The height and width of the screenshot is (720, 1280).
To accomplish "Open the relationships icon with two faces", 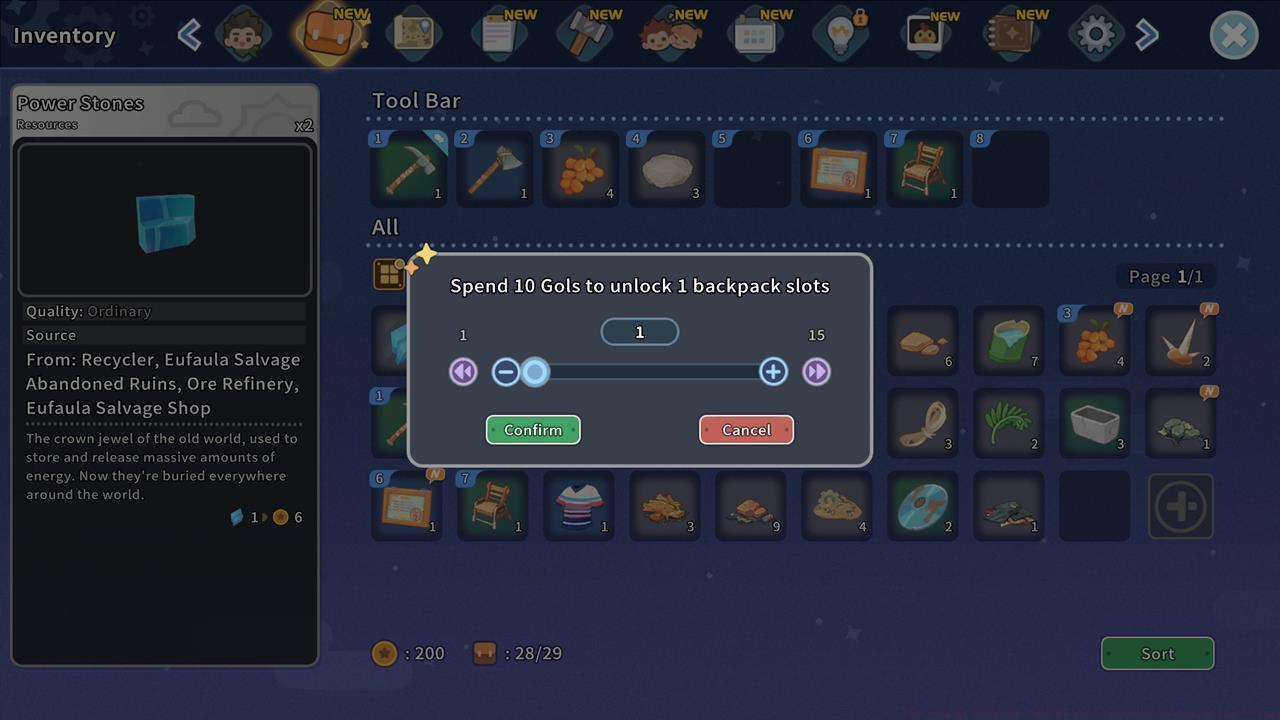I will tap(672, 33).
